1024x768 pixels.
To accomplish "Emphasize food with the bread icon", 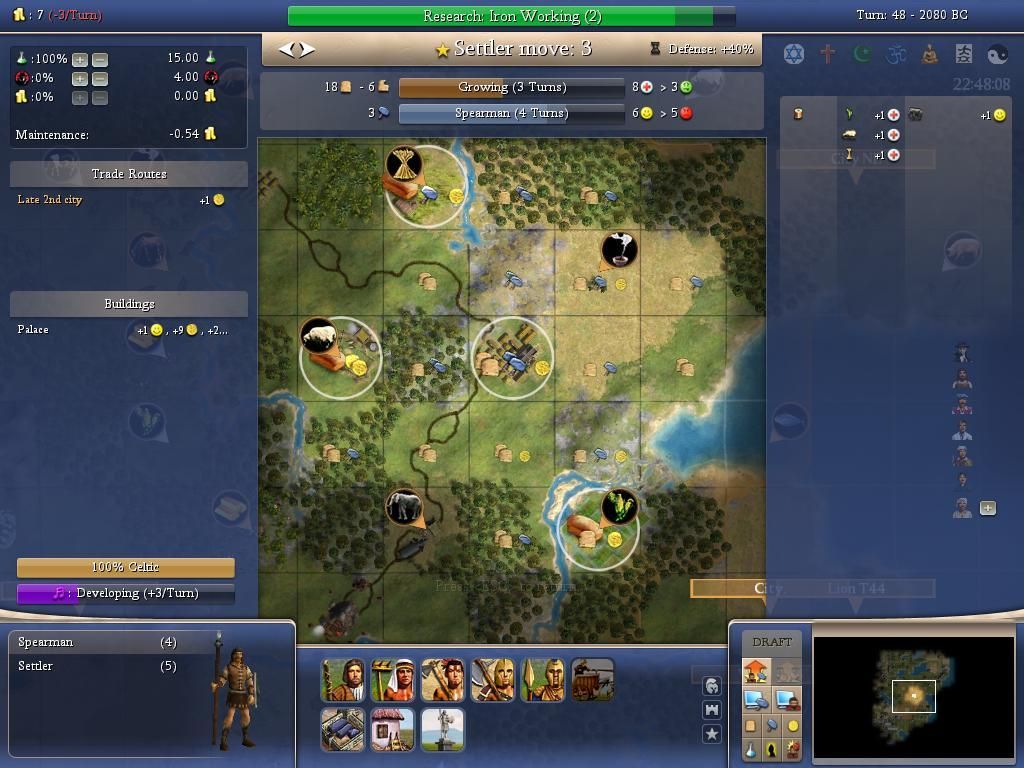I will [x=751, y=726].
